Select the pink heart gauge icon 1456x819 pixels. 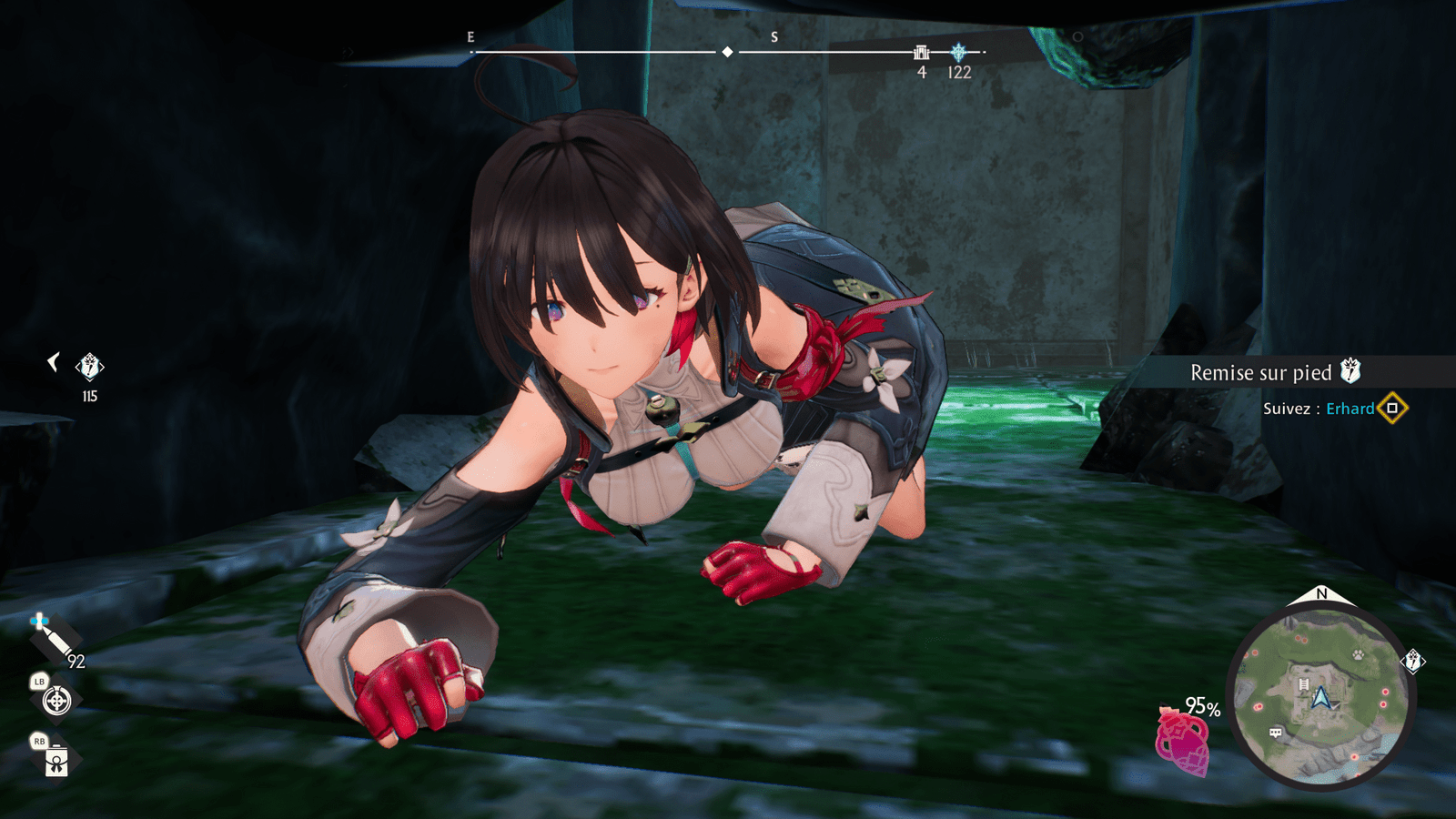[x=1182, y=742]
